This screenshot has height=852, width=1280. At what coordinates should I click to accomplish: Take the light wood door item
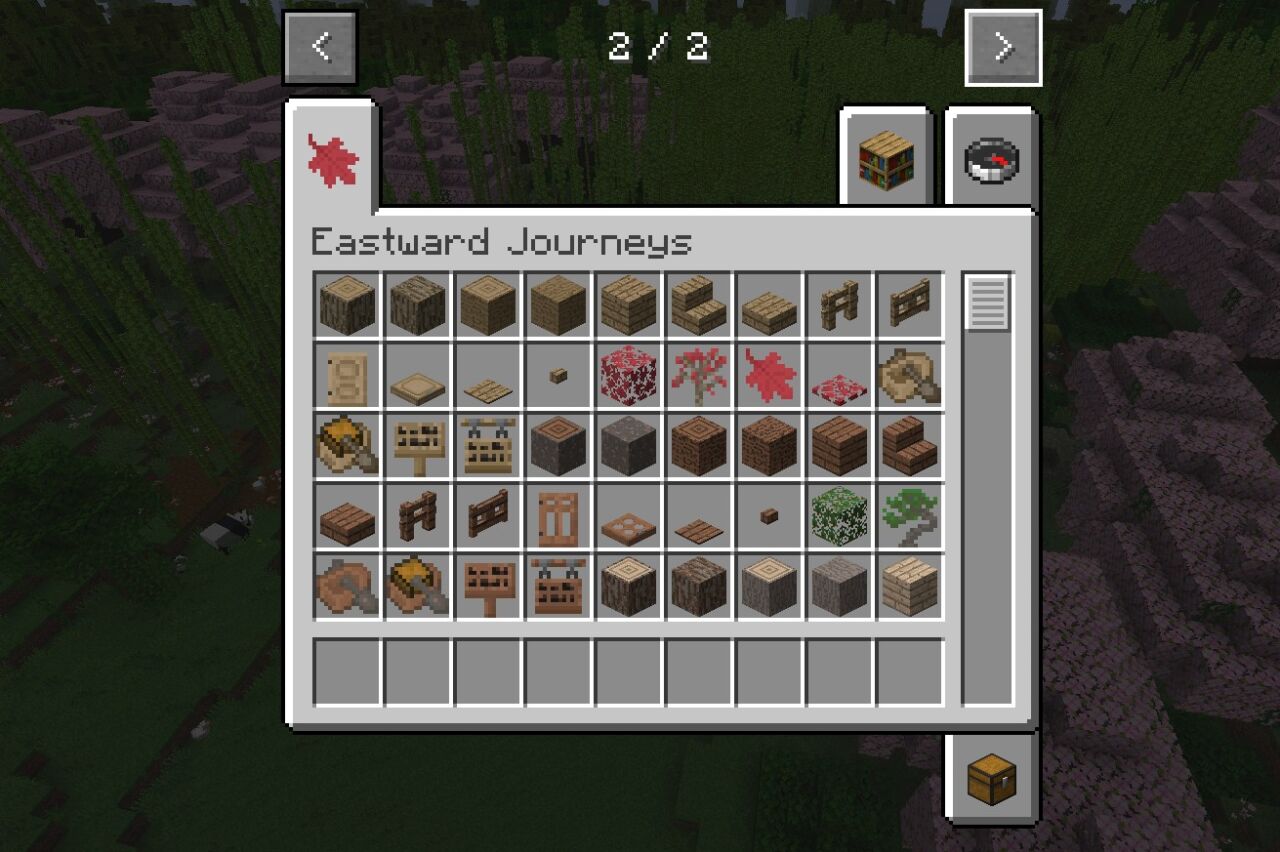click(x=347, y=376)
